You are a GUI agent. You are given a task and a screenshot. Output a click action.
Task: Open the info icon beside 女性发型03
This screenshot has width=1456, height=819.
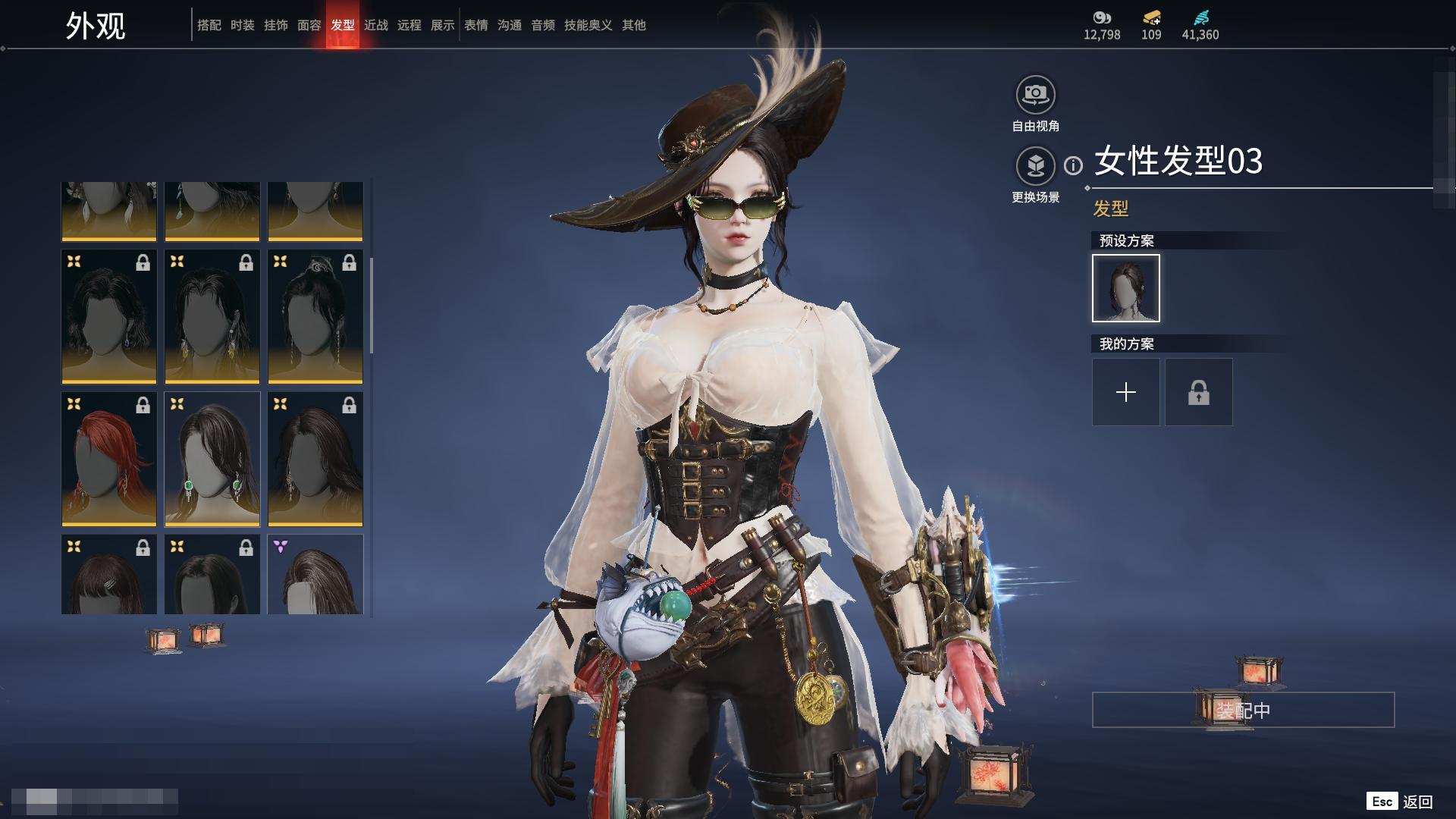(x=1073, y=165)
